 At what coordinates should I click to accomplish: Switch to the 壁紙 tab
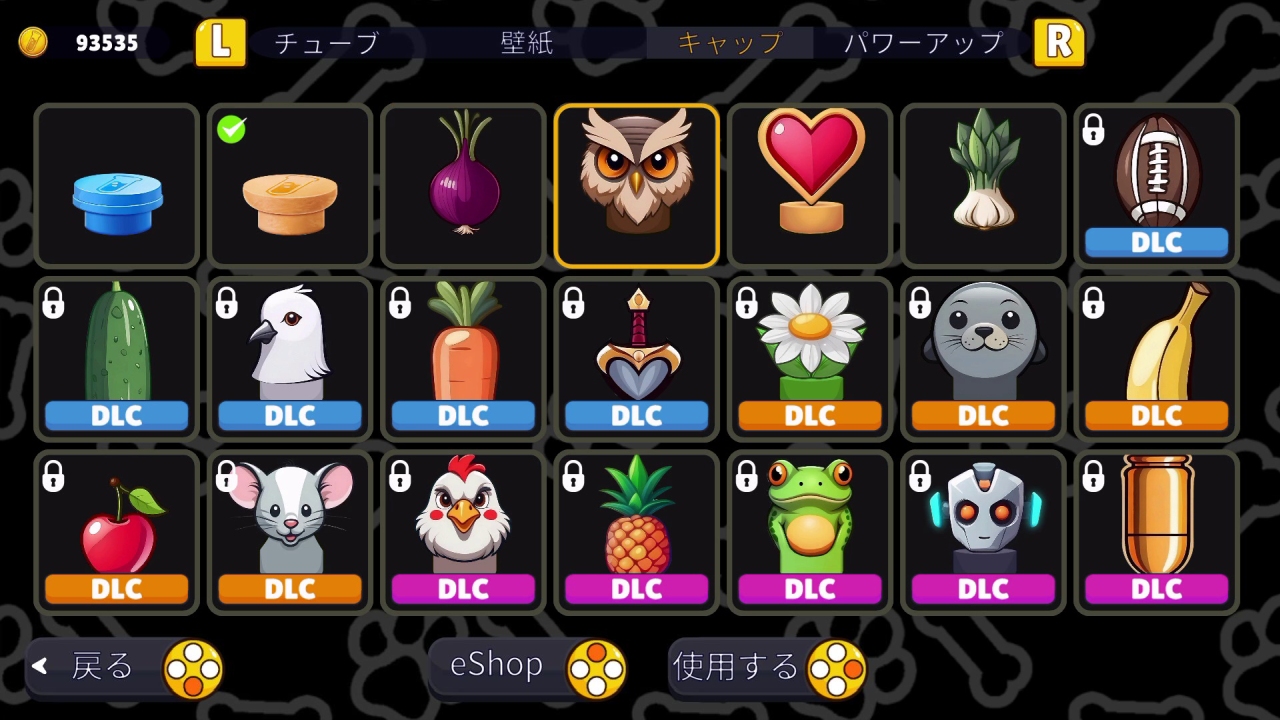coord(524,43)
